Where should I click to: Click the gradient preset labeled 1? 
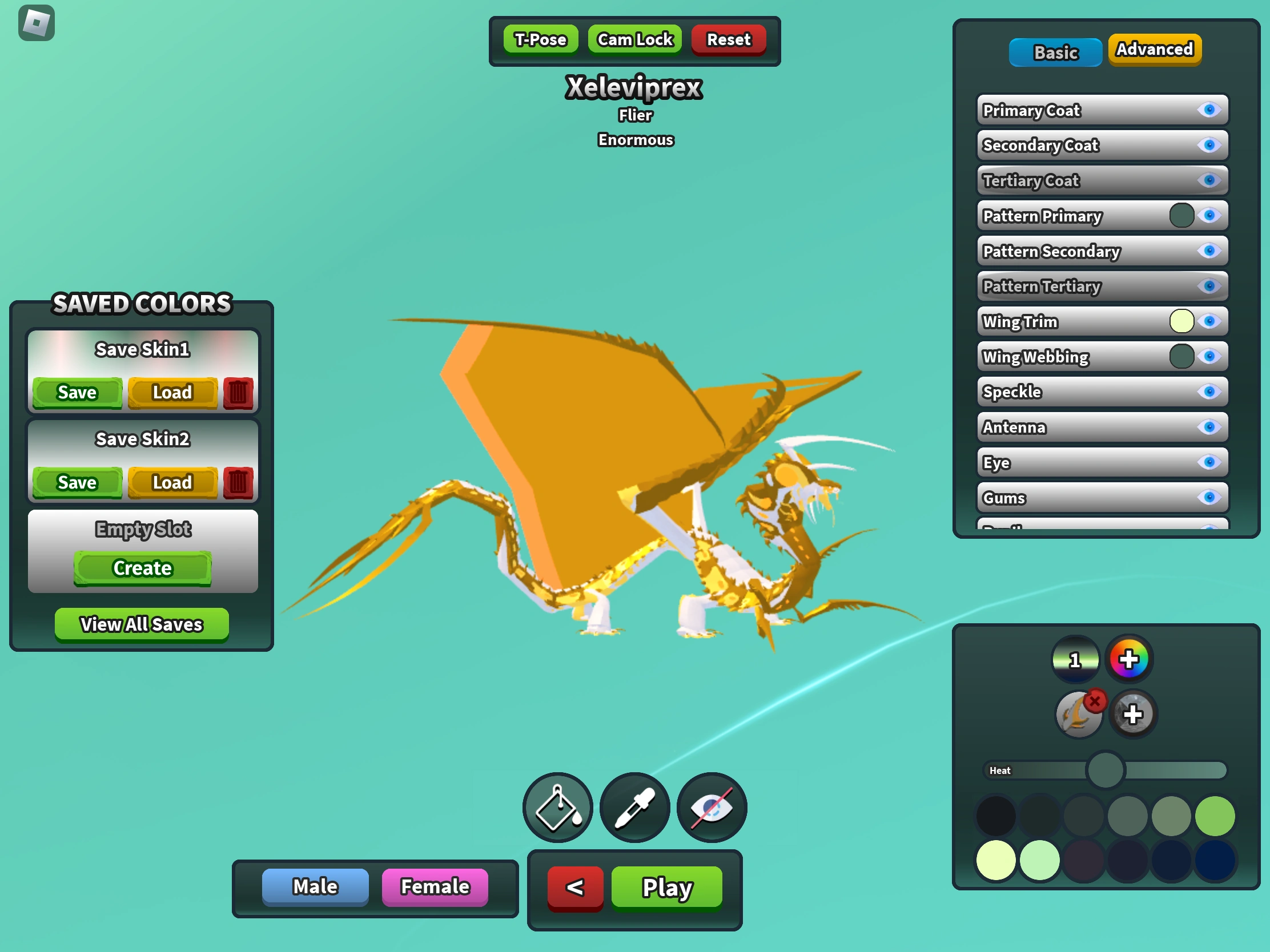1076,659
